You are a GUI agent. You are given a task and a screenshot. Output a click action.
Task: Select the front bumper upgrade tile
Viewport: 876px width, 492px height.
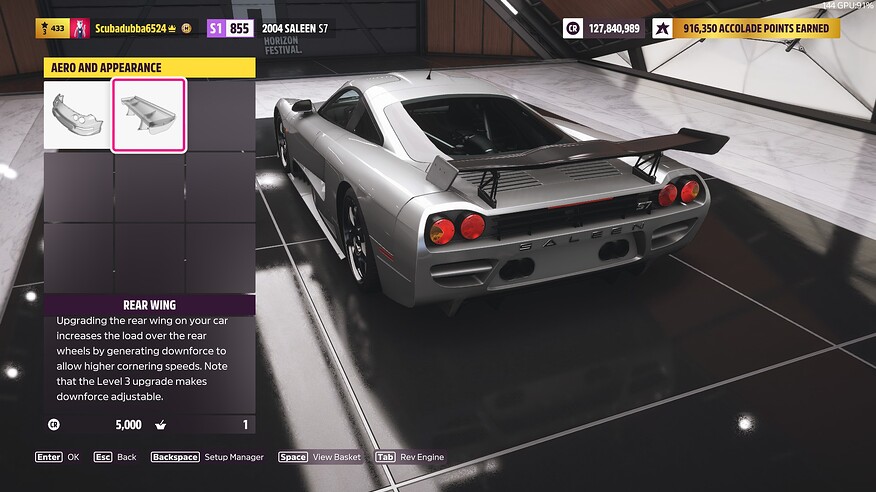[x=77, y=115]
